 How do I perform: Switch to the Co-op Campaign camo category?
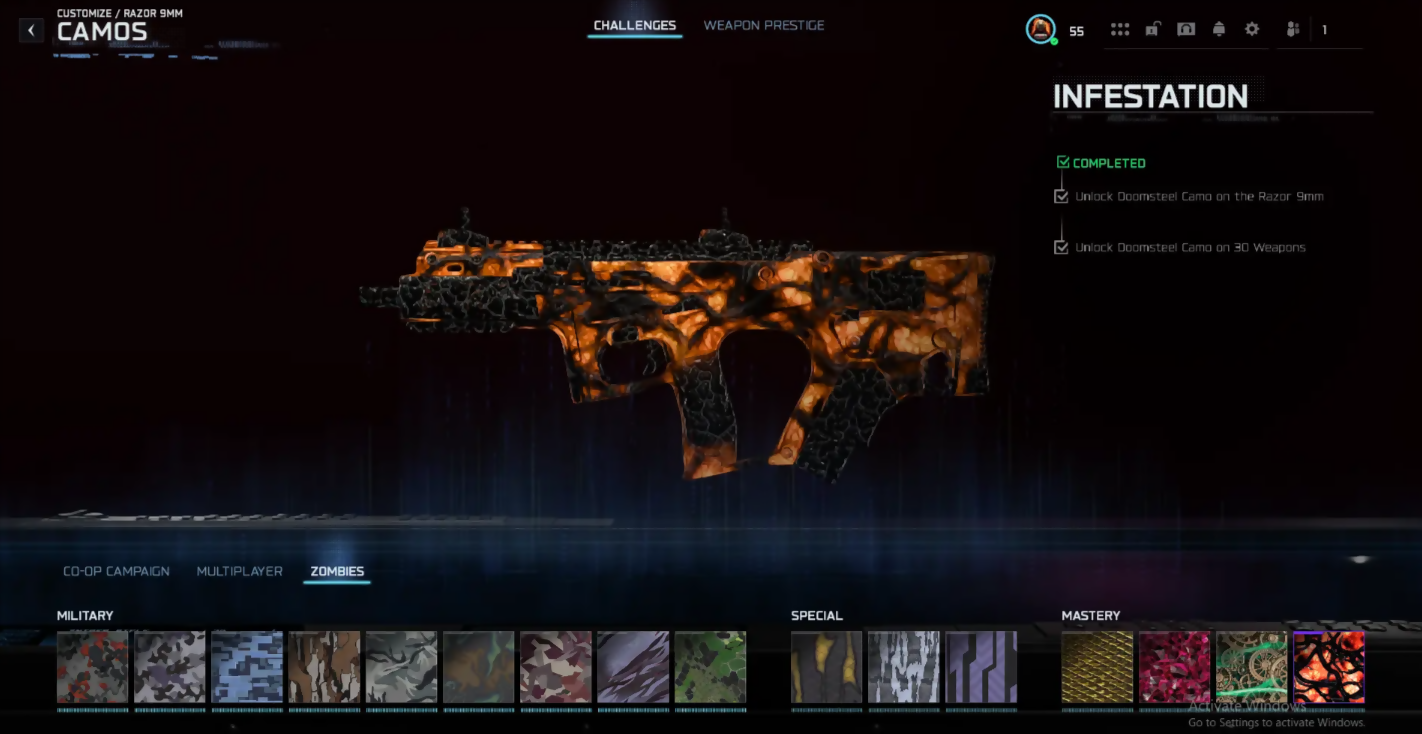click(x=116, y=571)
